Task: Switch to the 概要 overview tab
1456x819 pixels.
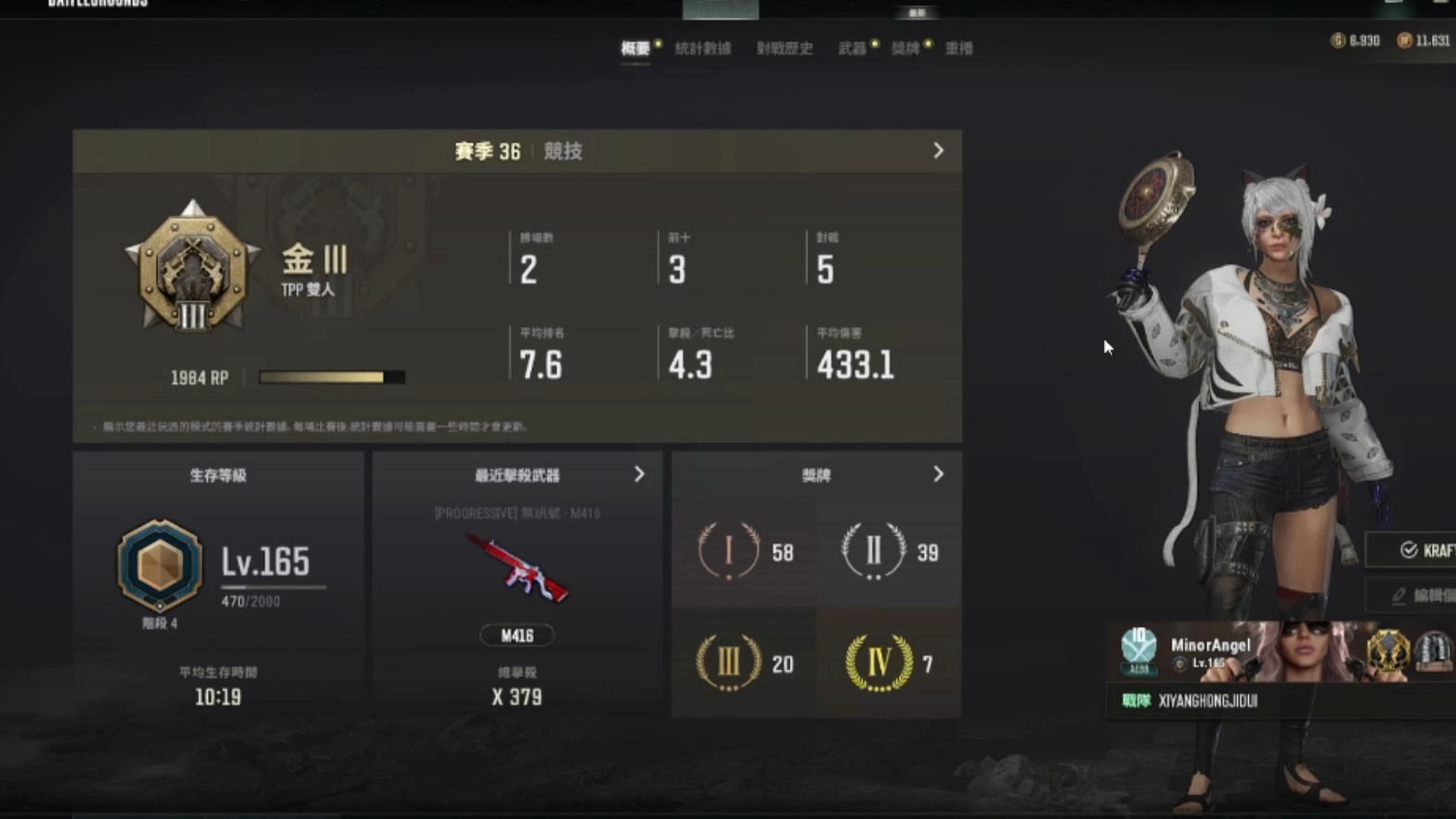Action: 636,49
